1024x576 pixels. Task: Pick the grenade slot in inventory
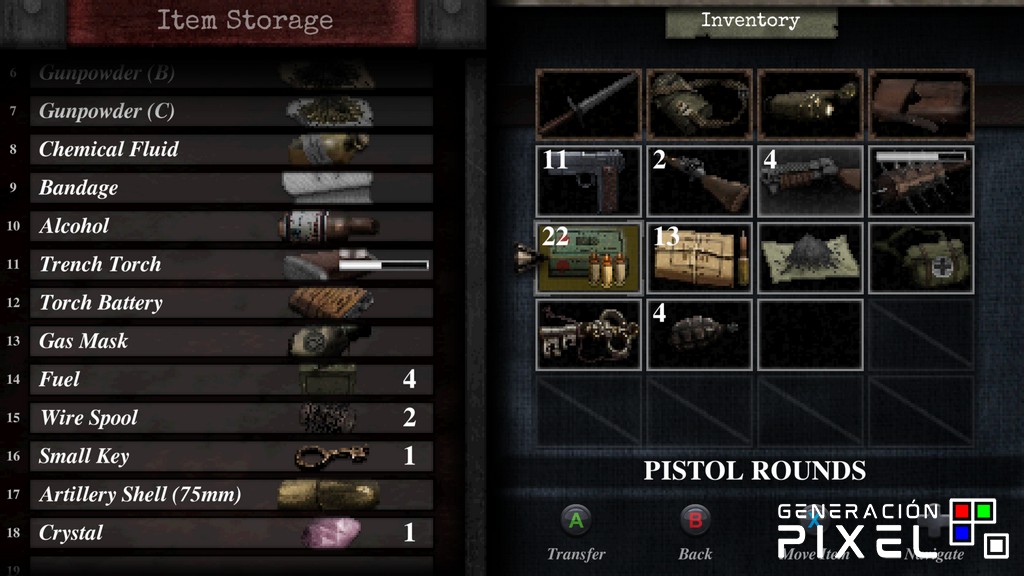tap(699, 334)
